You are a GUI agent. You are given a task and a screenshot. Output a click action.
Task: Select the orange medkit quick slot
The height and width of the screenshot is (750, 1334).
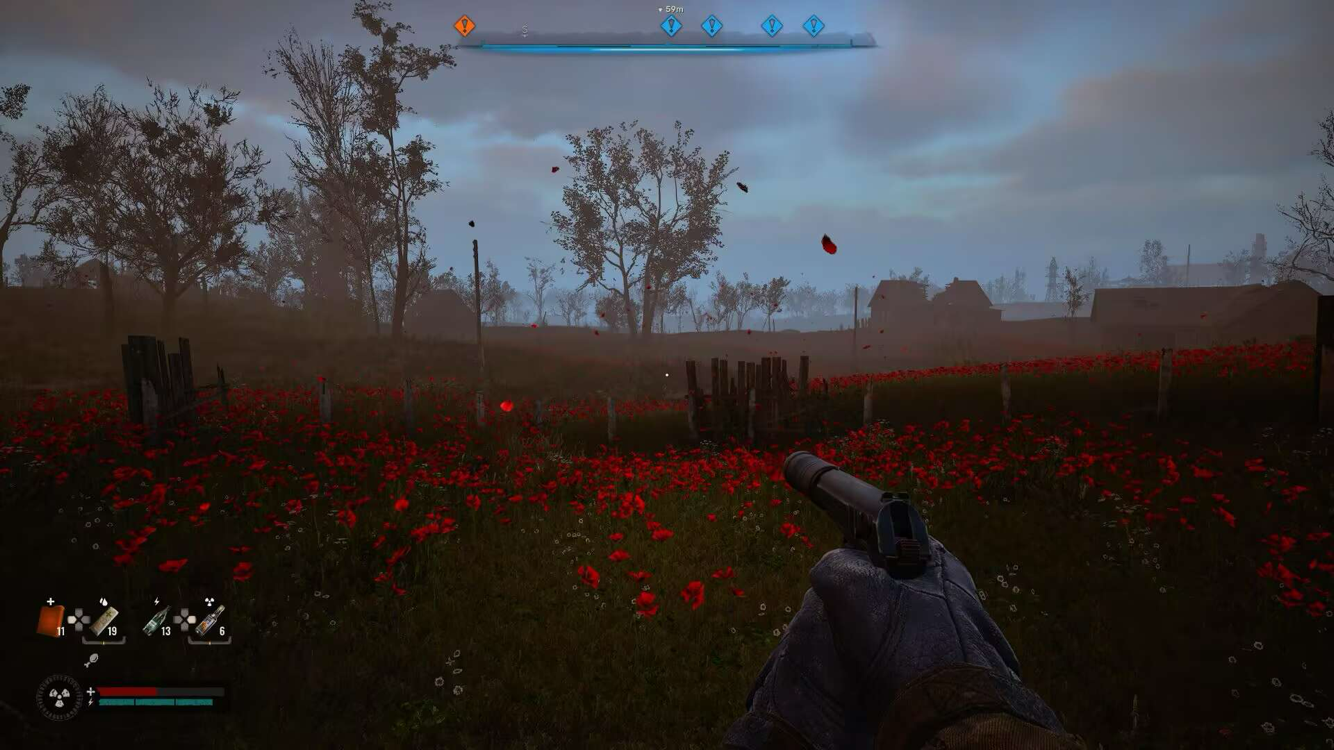[x=49, y=620]
